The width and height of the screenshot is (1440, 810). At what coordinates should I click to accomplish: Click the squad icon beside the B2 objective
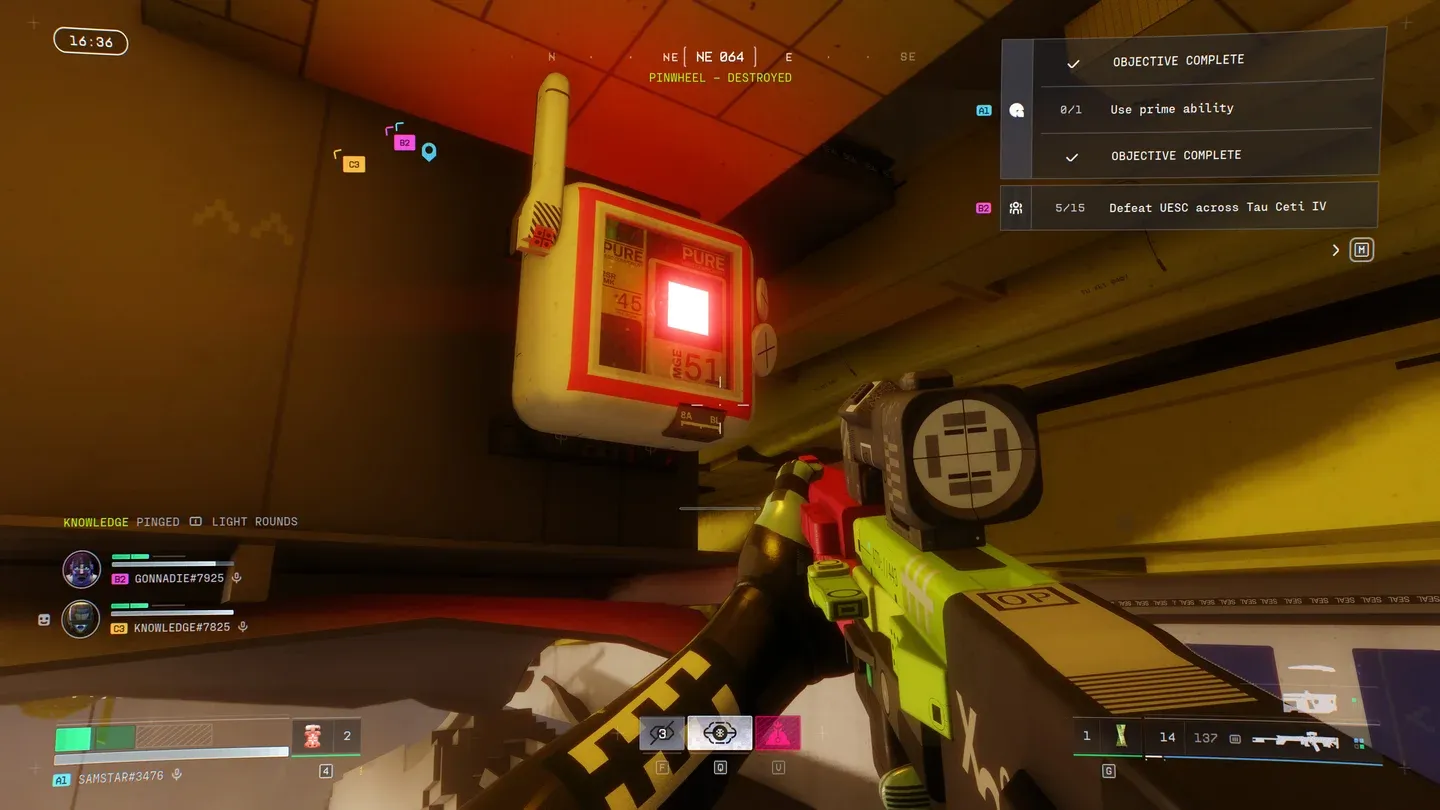click(x=1016, y=208)
